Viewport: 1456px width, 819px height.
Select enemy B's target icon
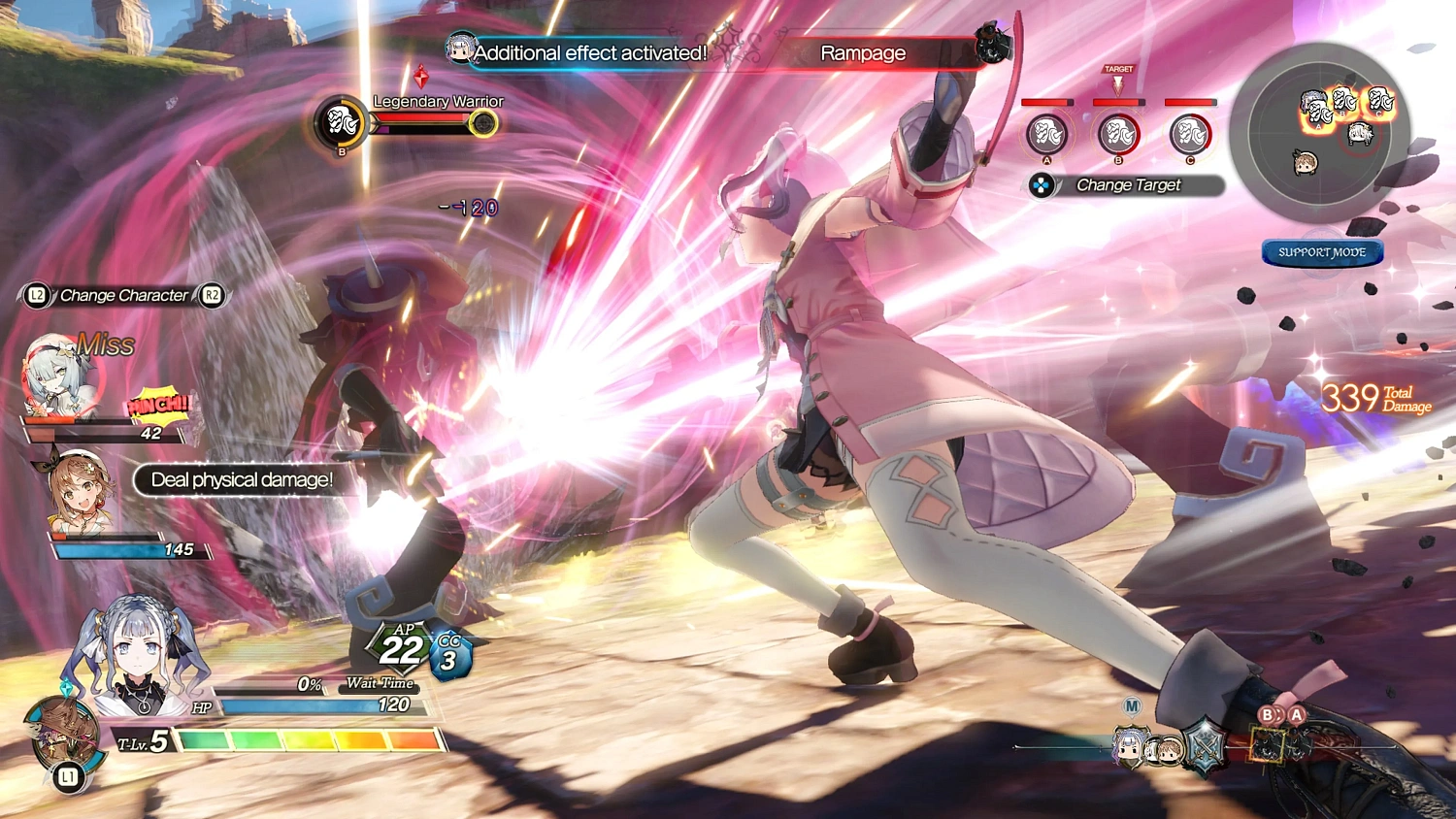click(x=1118, y=134)
